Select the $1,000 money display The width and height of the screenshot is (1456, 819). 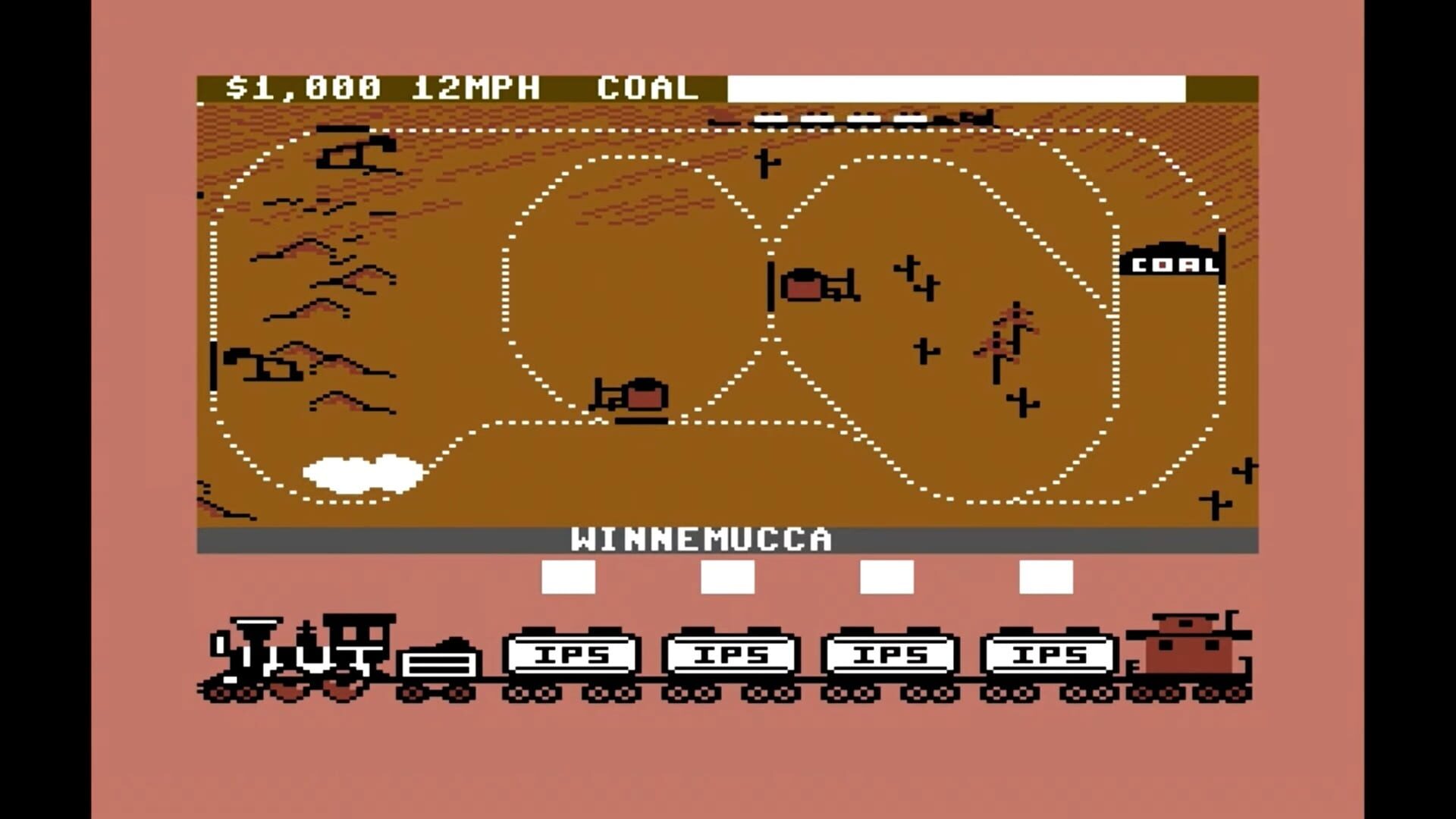pos(300,87)
